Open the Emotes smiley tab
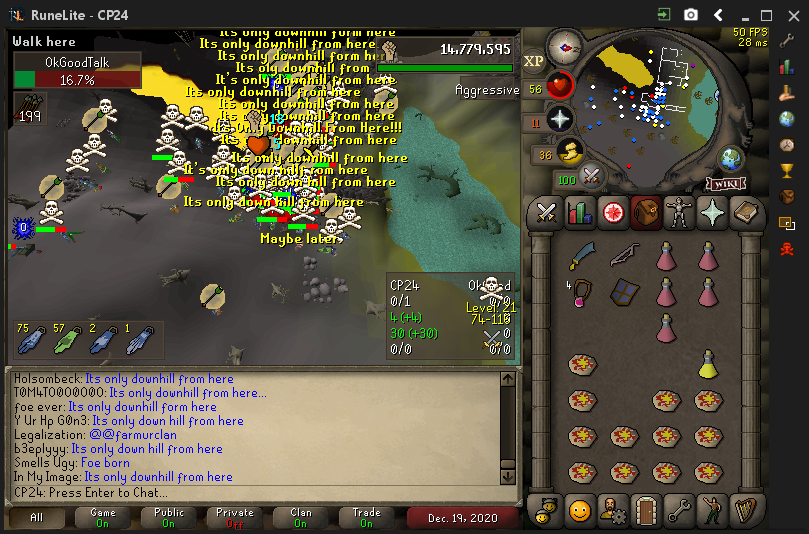The width and height of the screenshot is (809, 534). 579,510
